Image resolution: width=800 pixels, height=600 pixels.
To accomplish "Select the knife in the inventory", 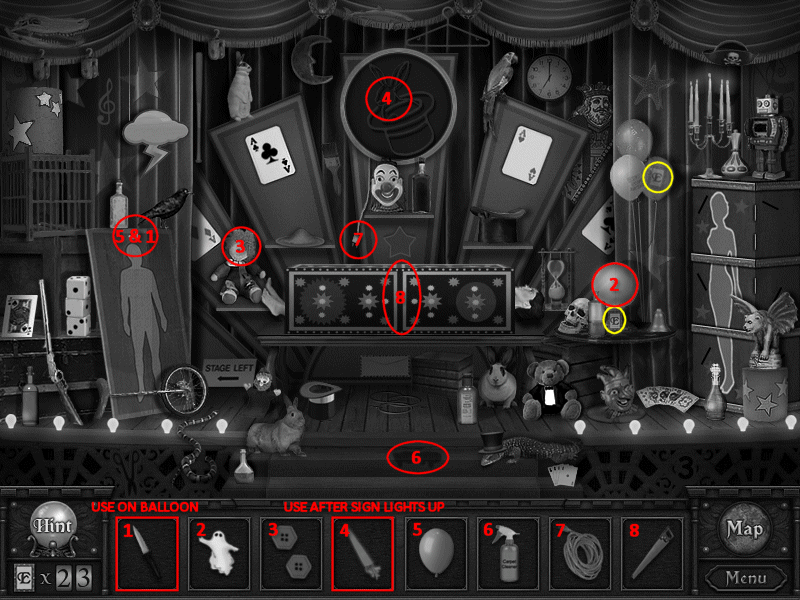I will pyautogui.click(x=147, y=553).
